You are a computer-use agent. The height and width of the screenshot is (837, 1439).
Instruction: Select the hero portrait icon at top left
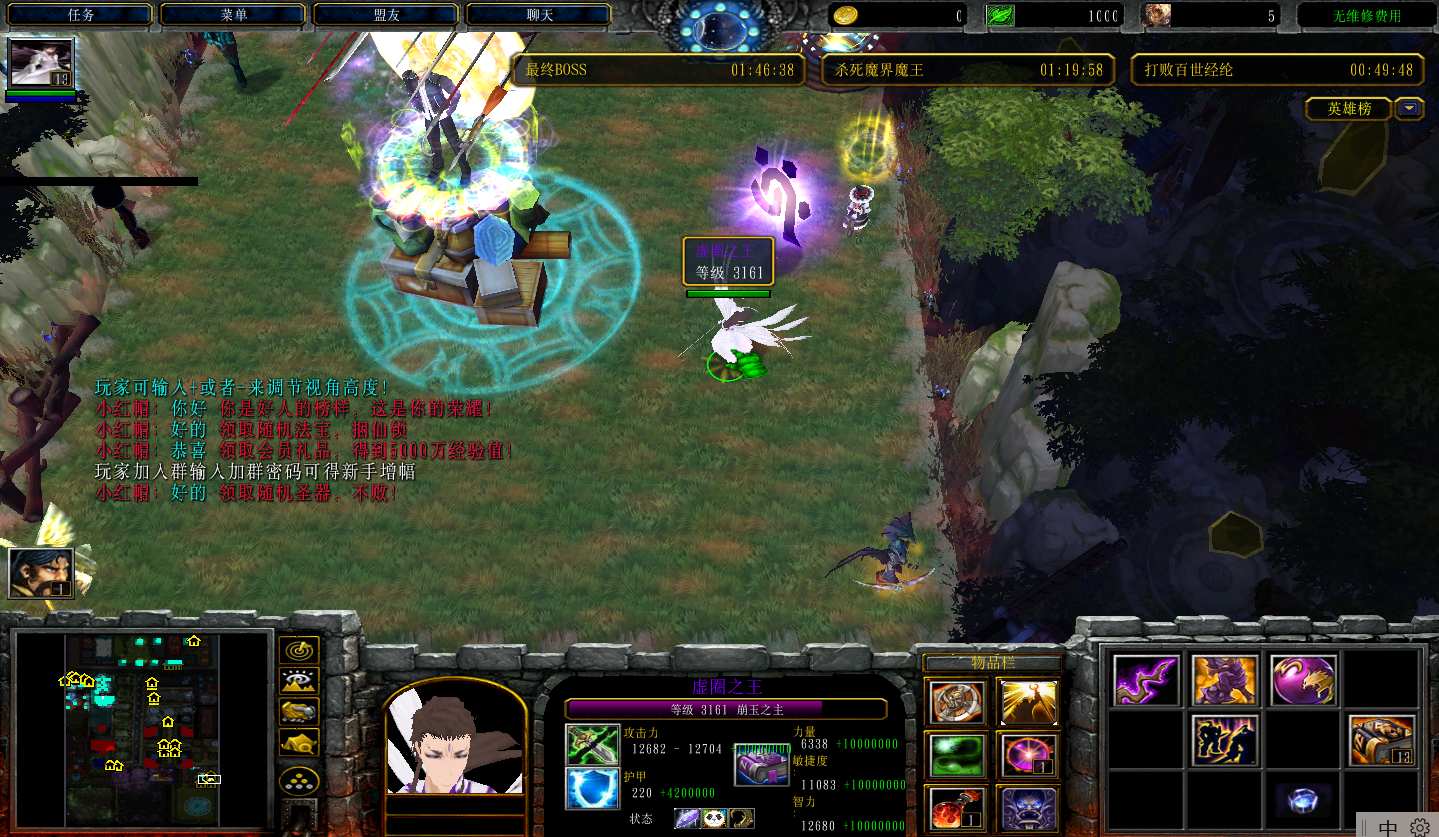41,64
